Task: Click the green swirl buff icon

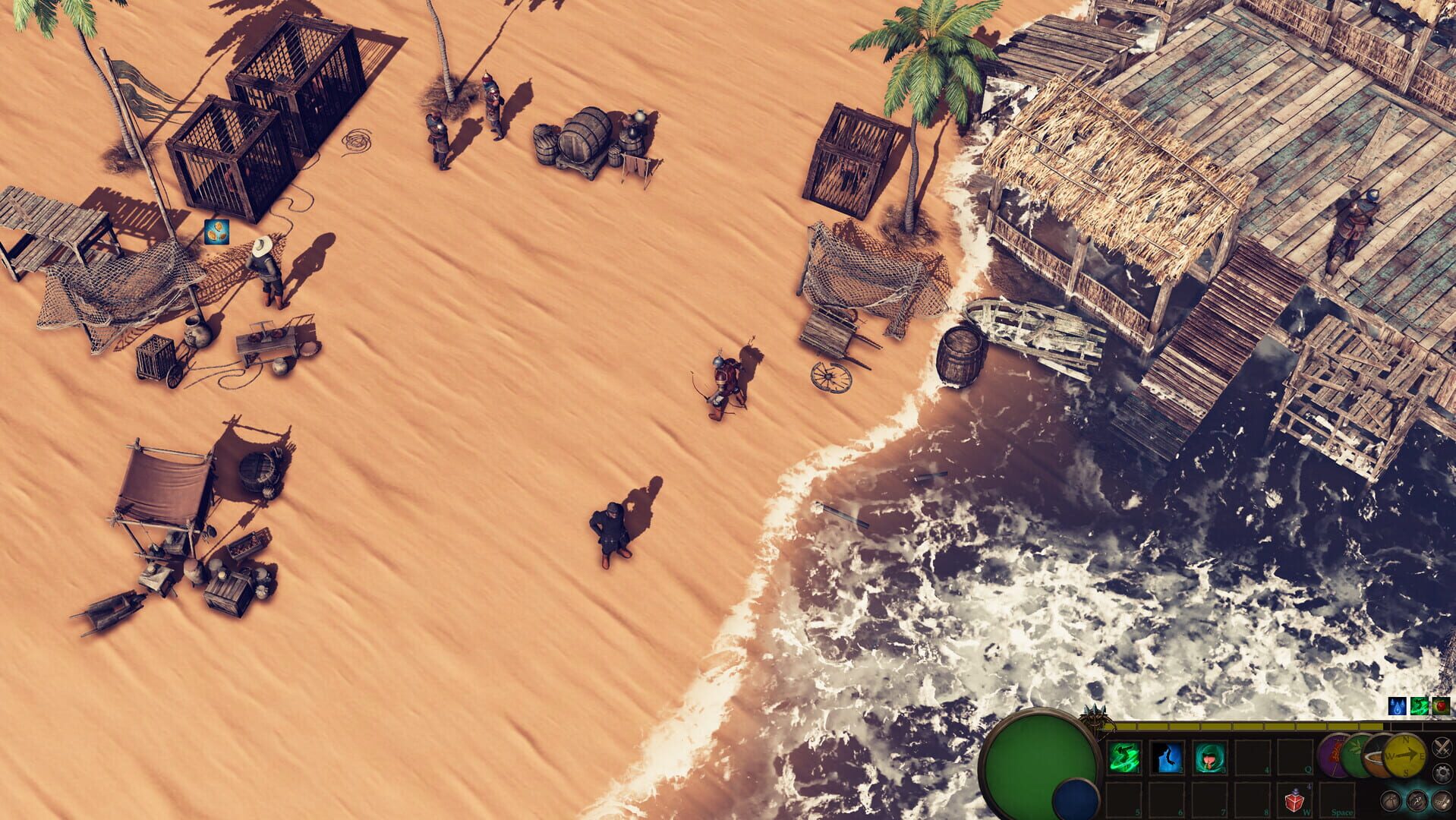Action: (1420, 706)
